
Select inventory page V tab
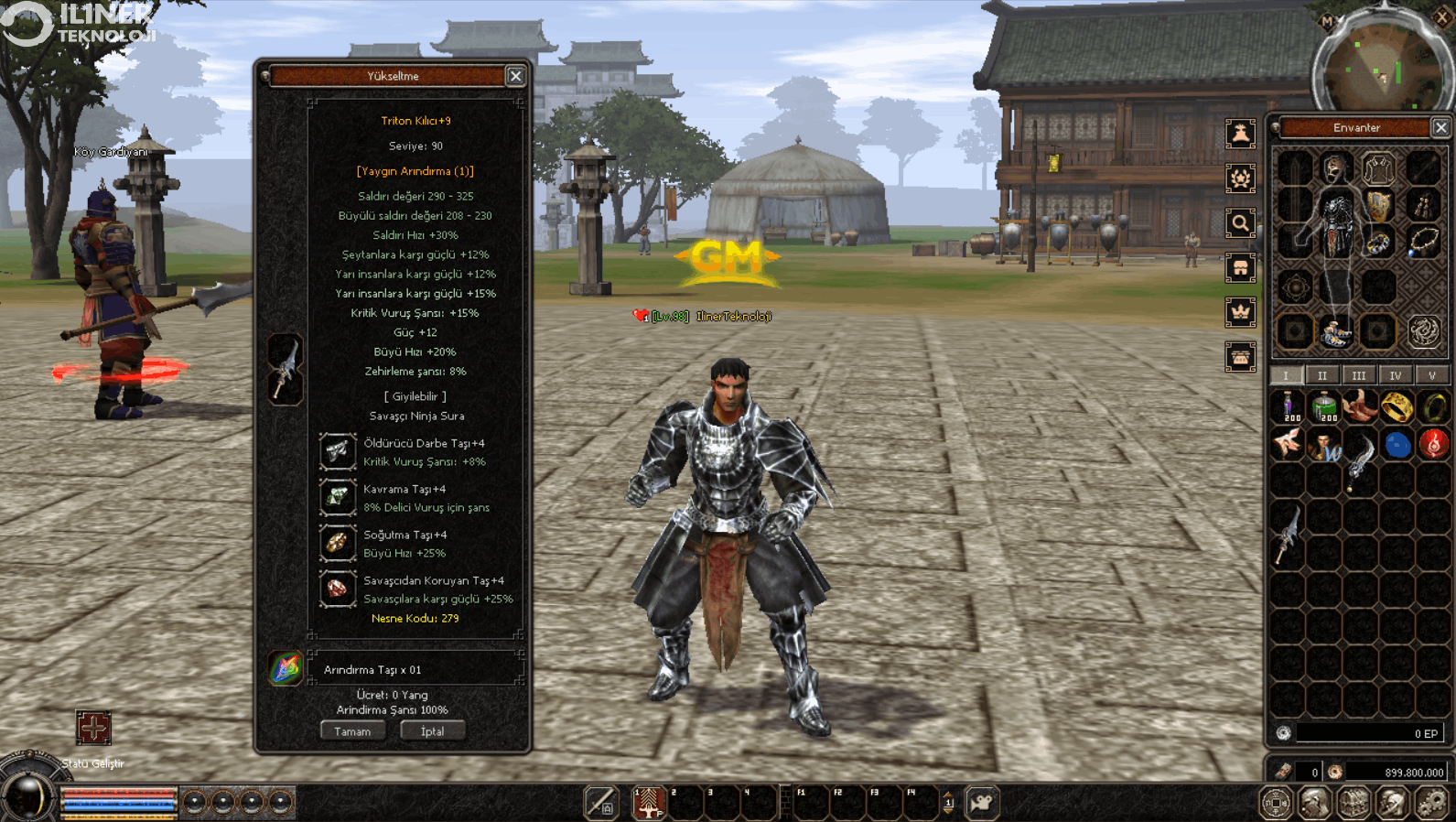coord(1432,375)
